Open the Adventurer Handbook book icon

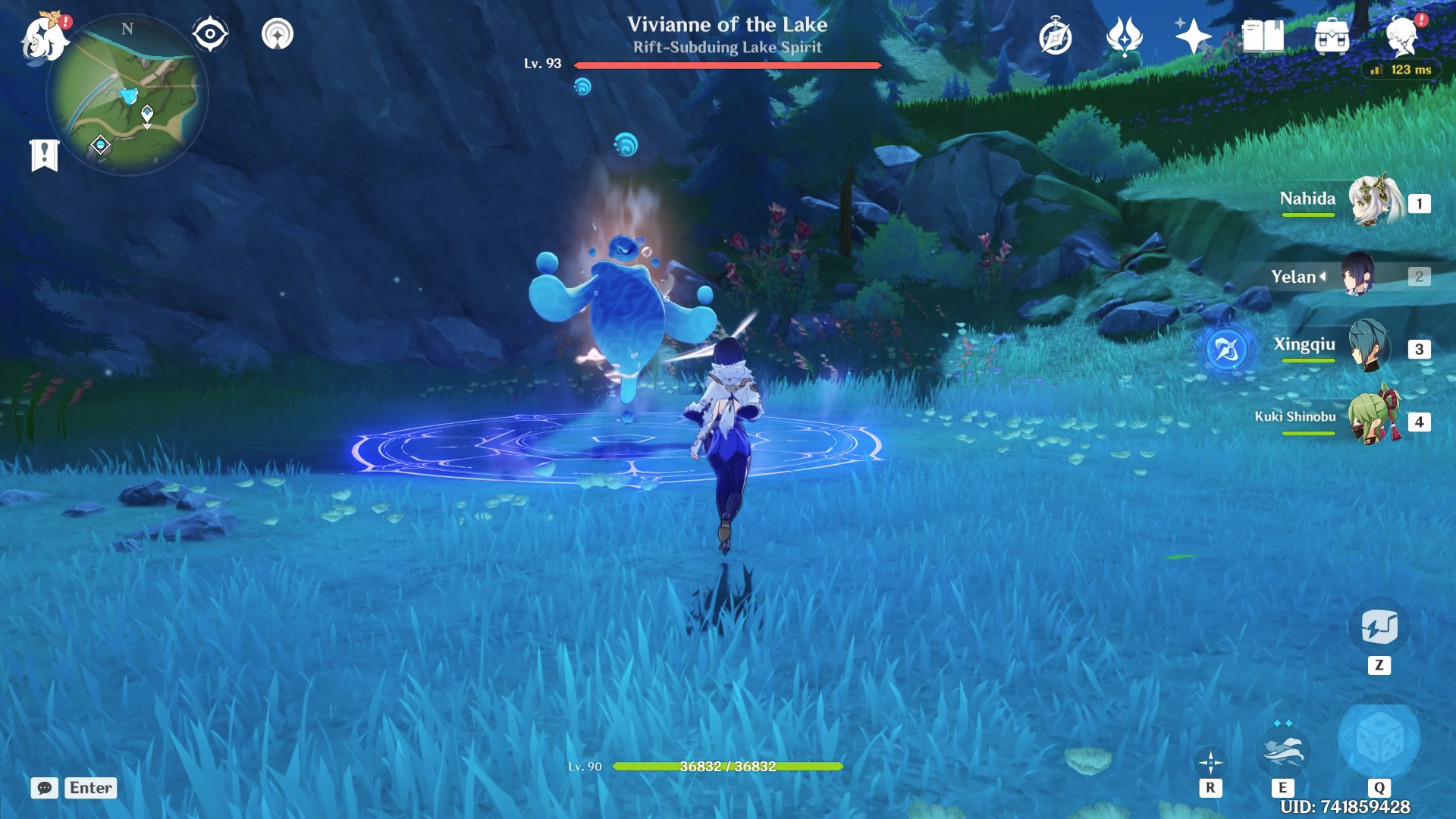[x=1263, y=36]
